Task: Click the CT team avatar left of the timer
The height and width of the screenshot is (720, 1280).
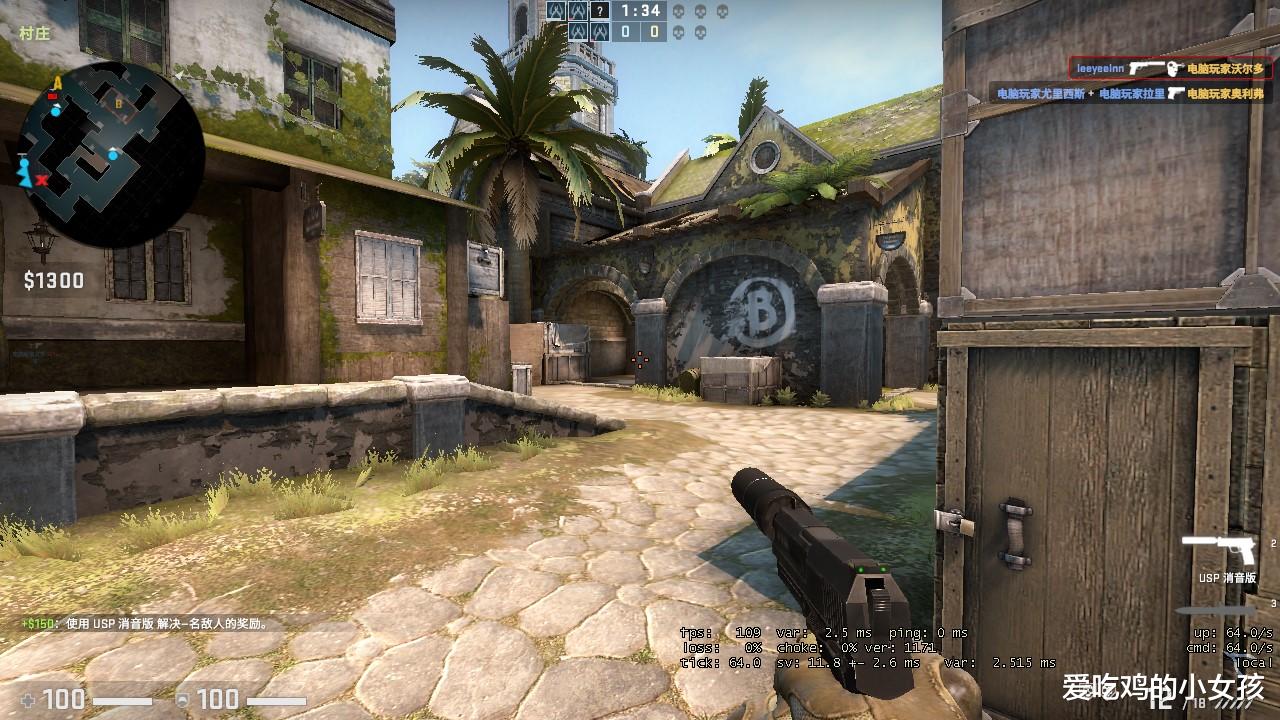Action: (x=578, y=11)
